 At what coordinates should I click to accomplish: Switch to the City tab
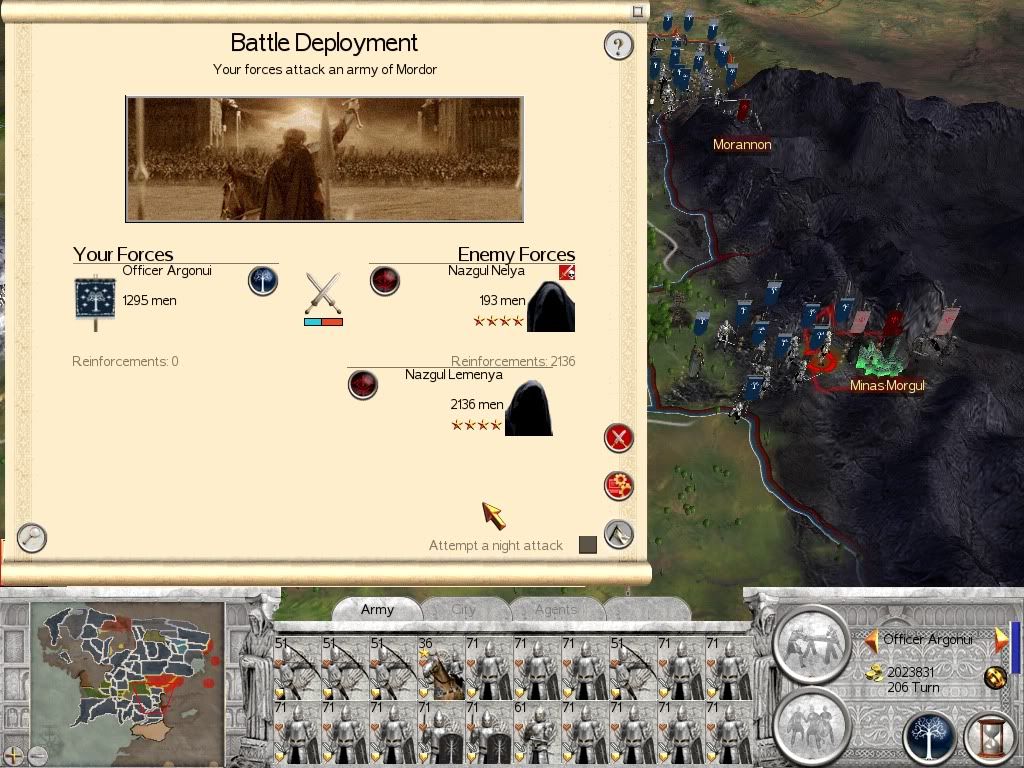pos(464,609)
